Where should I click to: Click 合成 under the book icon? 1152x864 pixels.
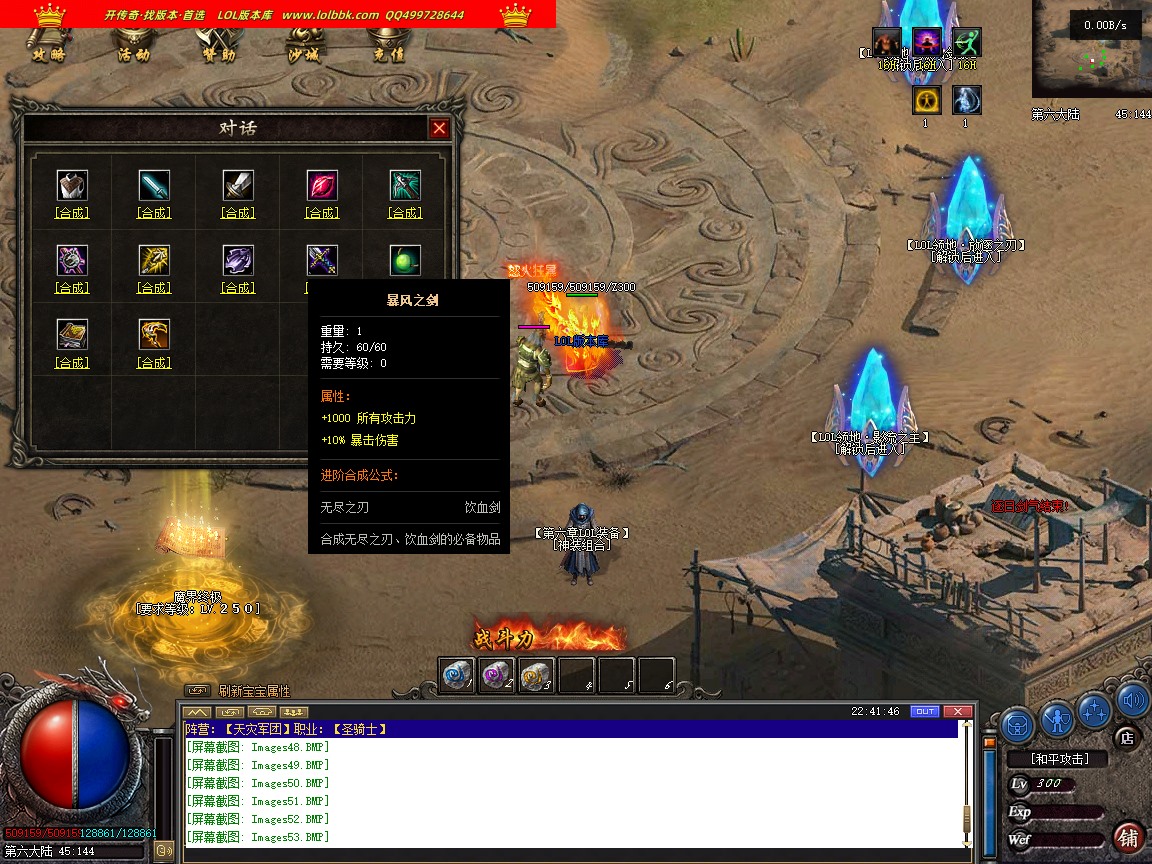click(72, 363)
